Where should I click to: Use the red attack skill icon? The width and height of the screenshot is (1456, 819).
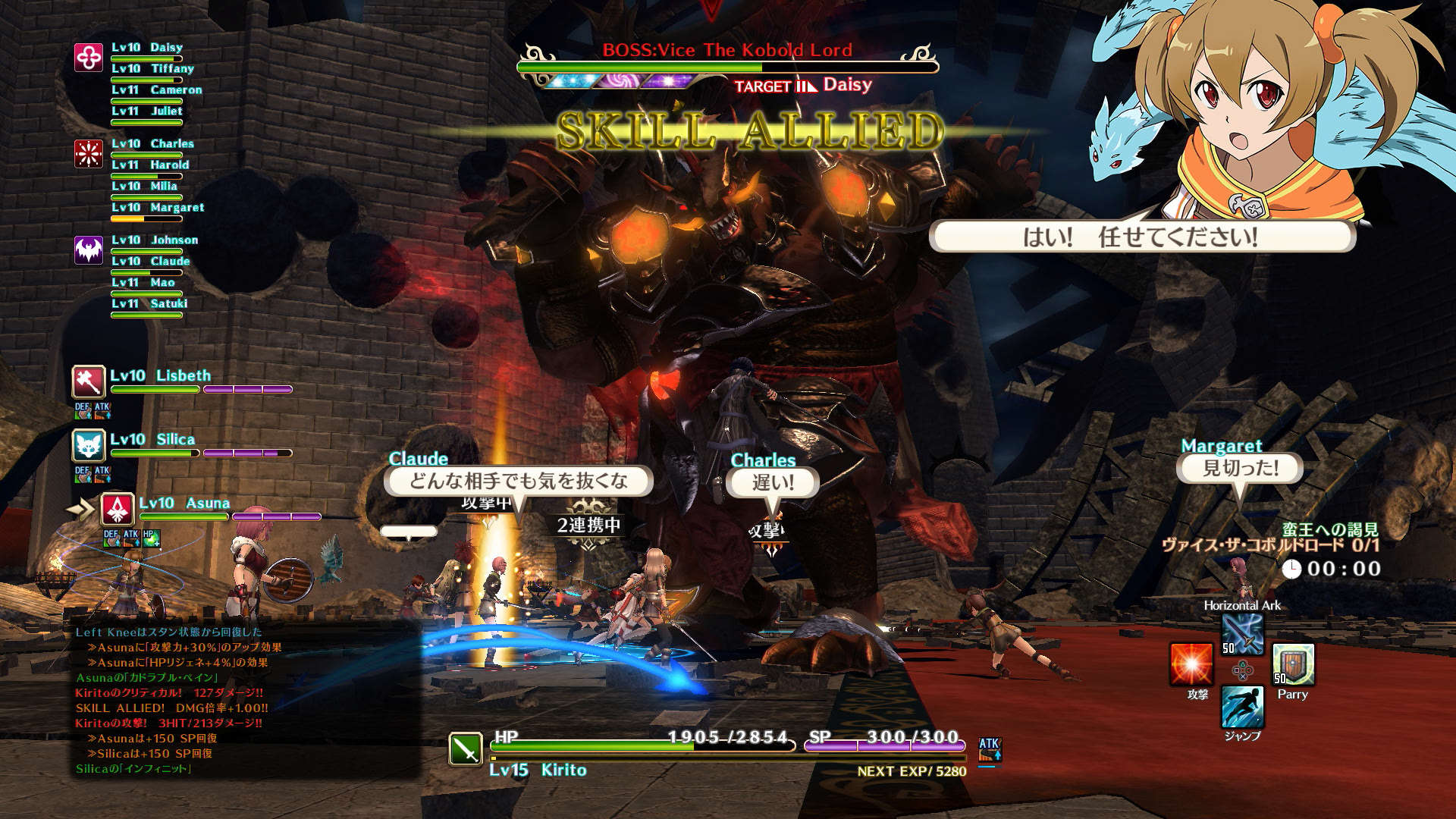pos(1191,664)
